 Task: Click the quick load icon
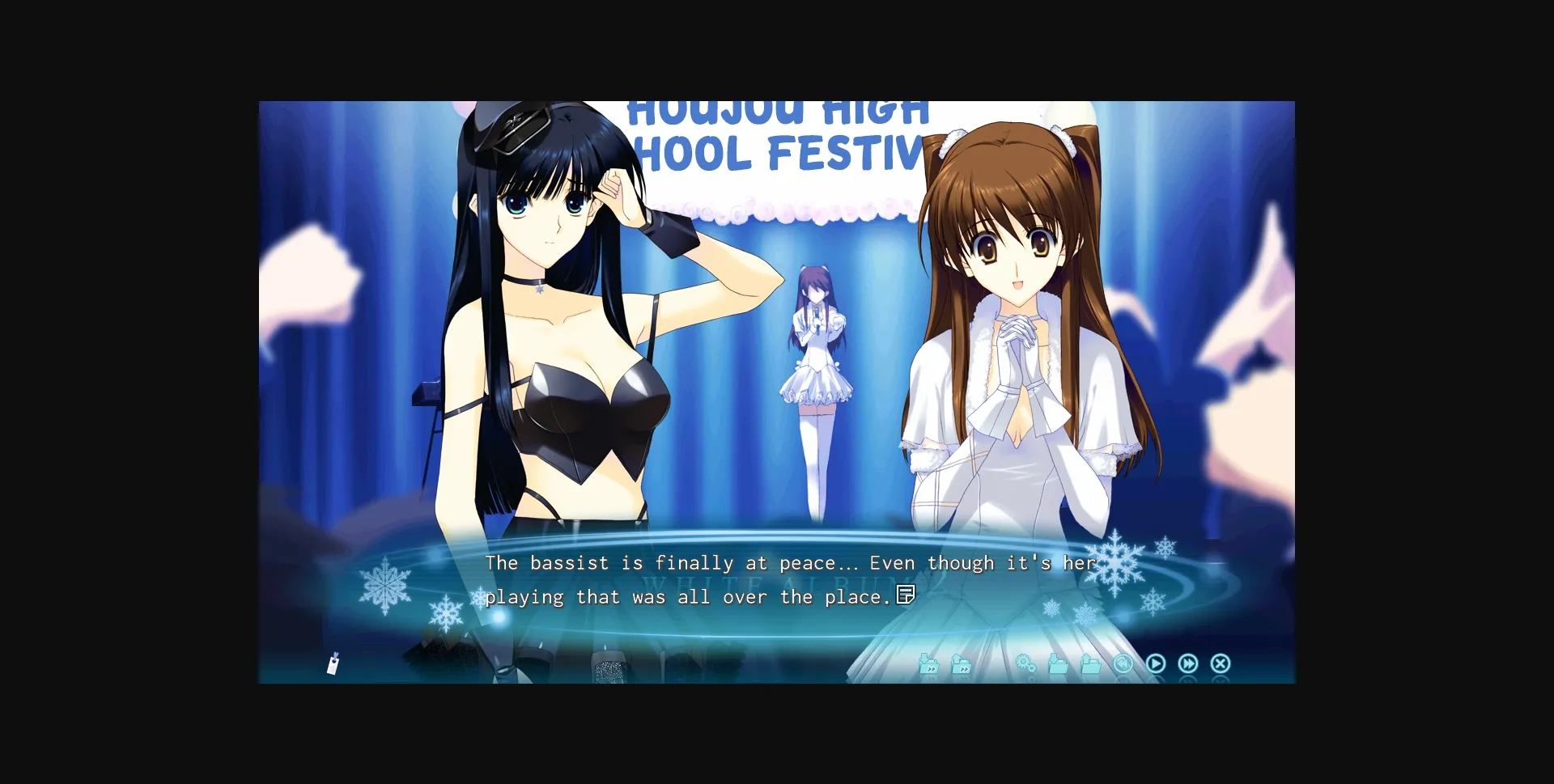961,663
